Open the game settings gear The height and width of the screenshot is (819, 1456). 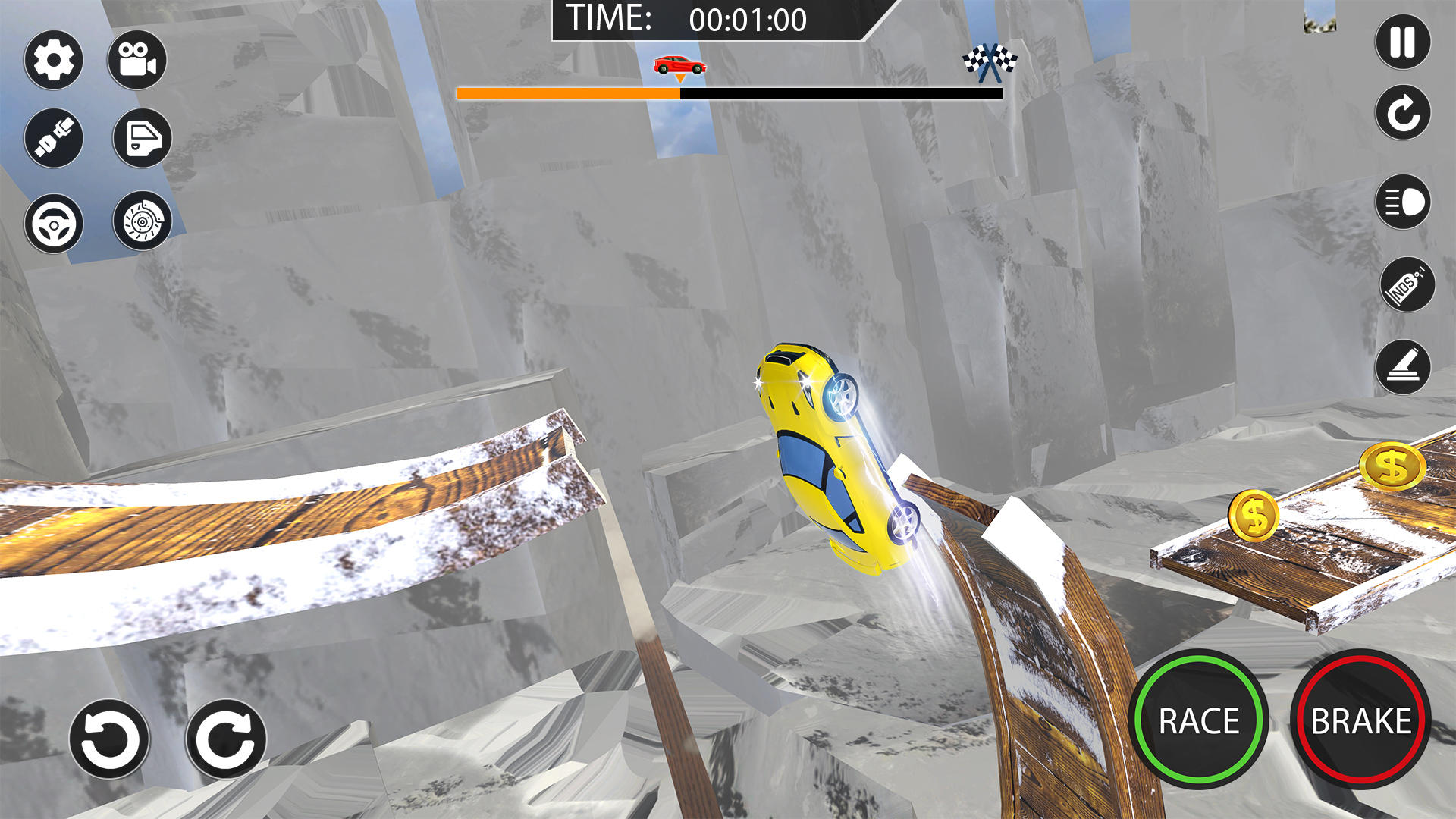click(53, 60)
